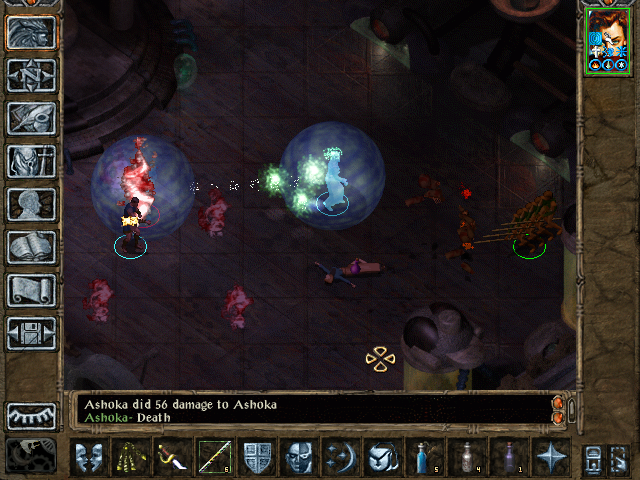Use the blue potion quick item

[x=424, y=458]
